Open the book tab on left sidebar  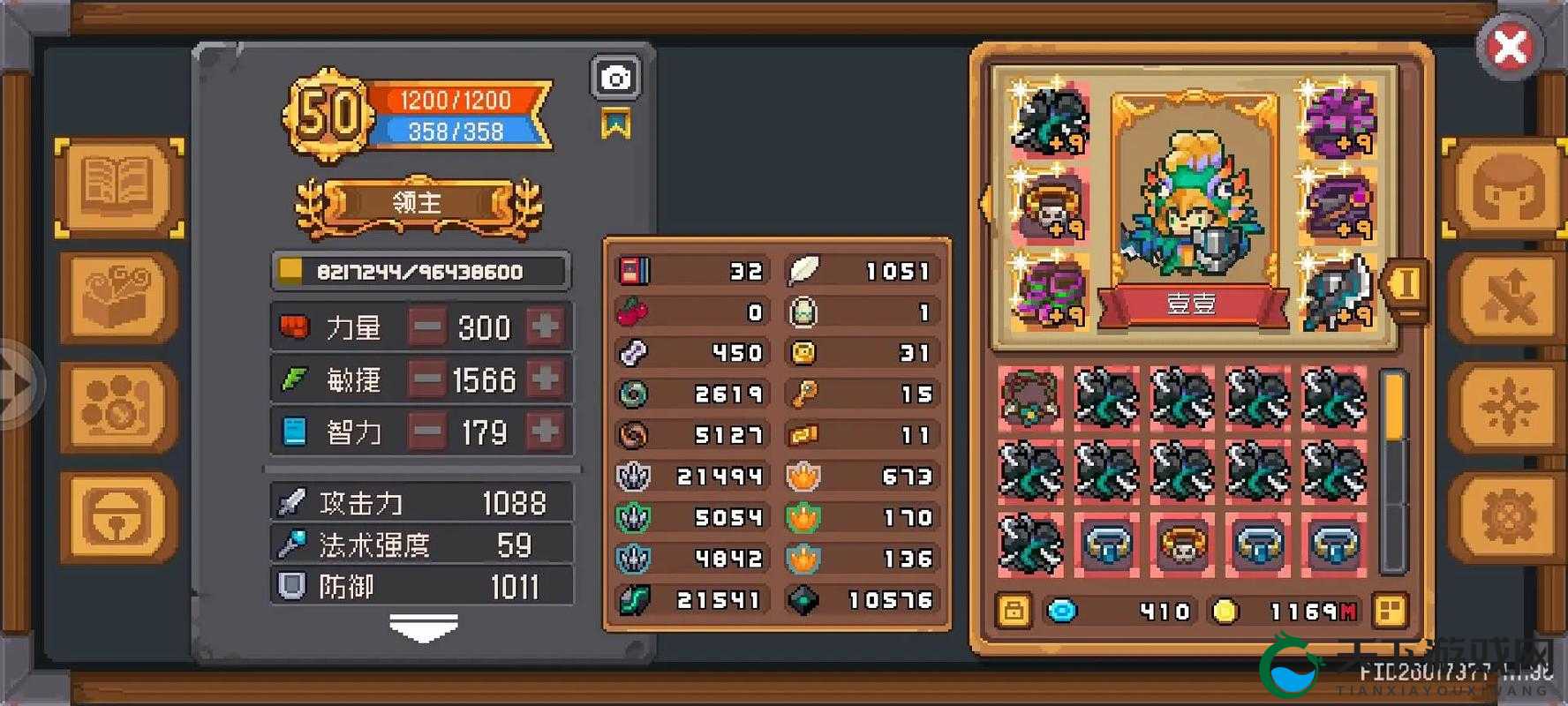(119, 186)
